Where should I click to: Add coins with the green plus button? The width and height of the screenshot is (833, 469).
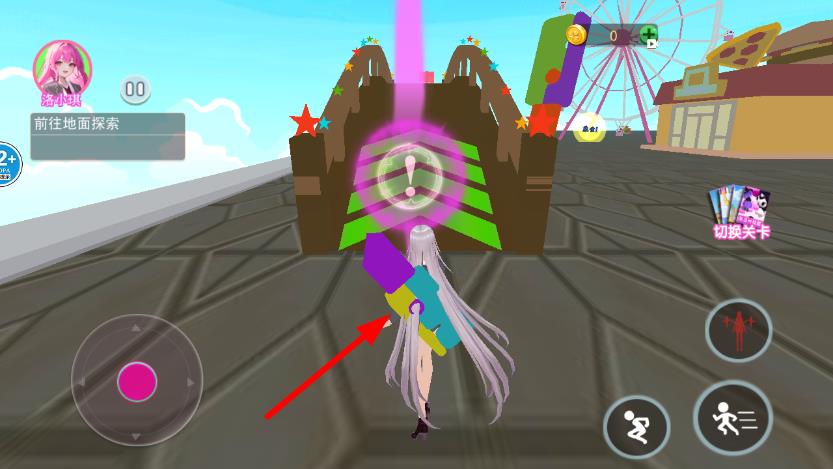coord(648,36)
